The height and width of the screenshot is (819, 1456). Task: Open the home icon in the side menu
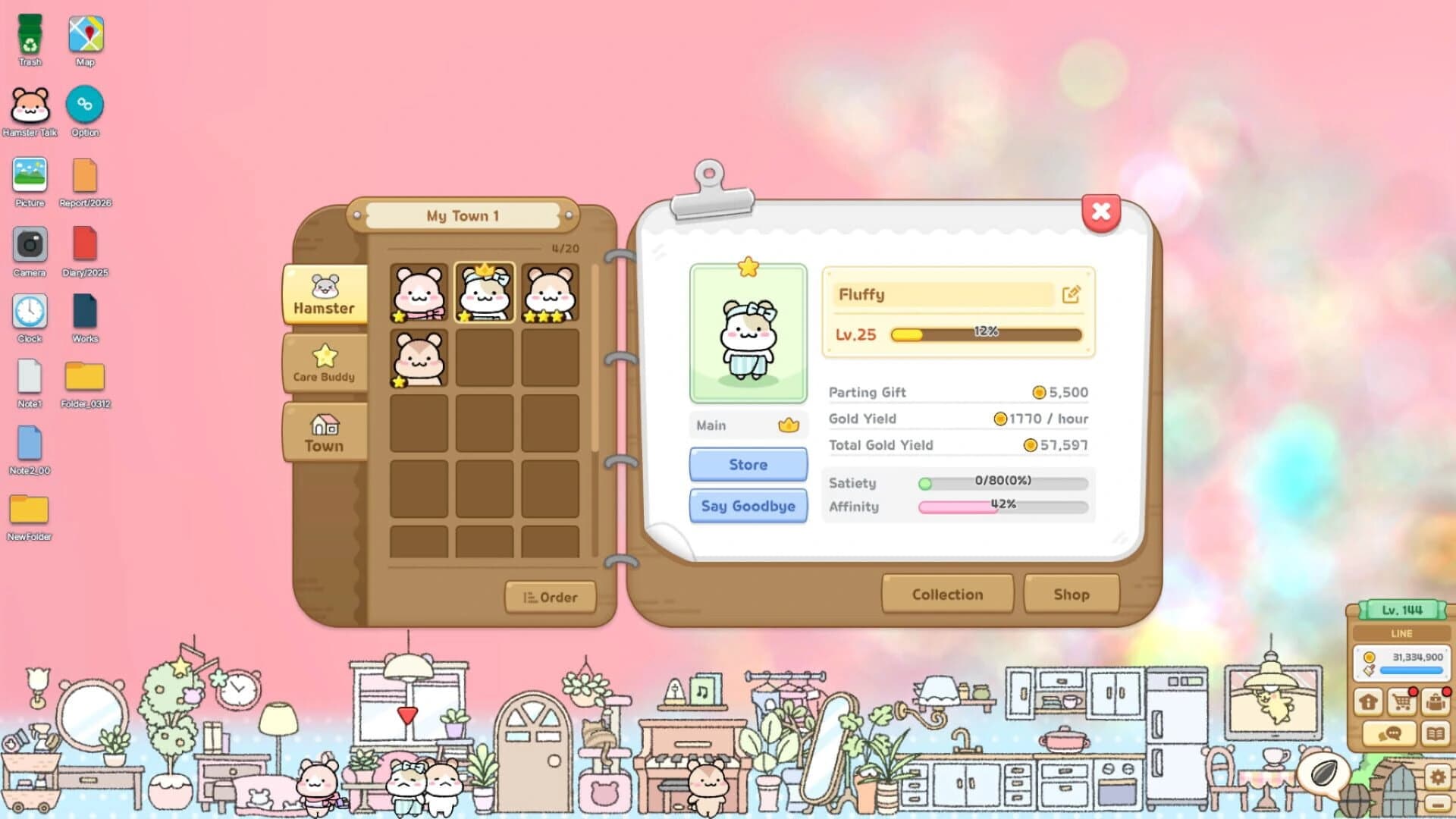click(x=1367, y=701)
